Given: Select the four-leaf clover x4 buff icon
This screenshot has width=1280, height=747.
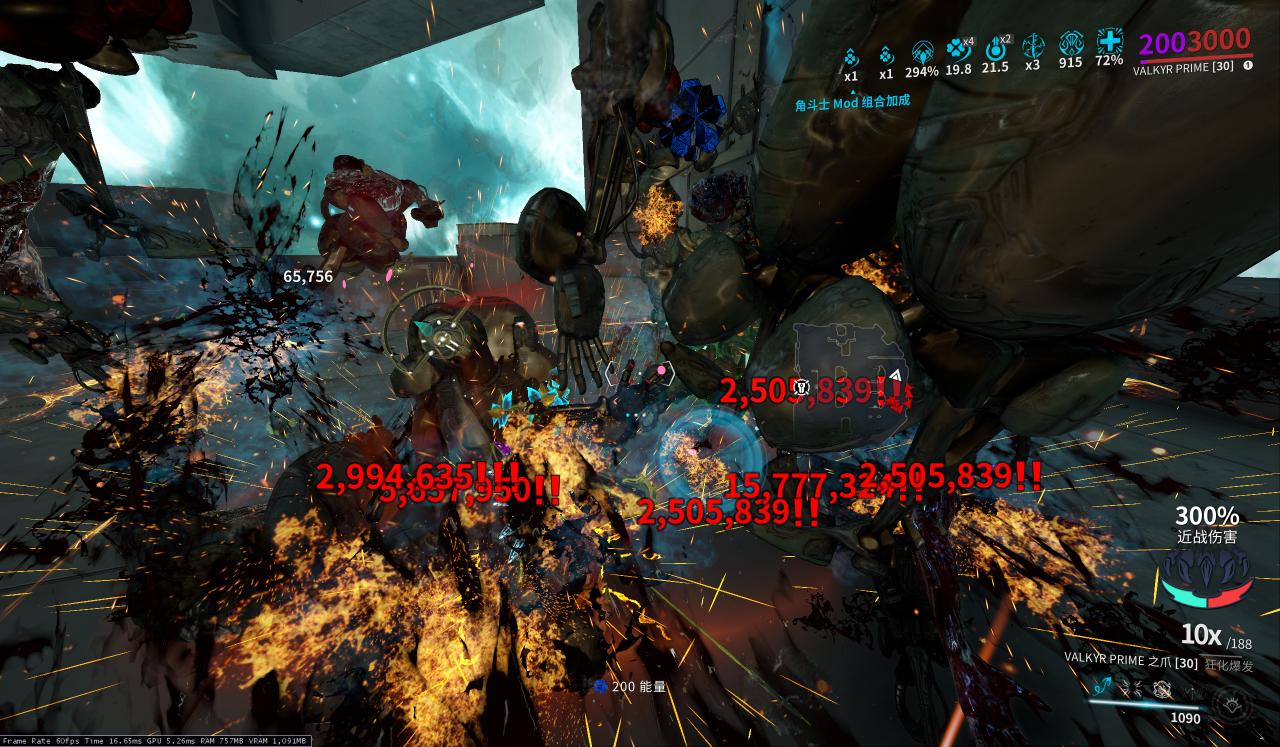Looking at the screenshot, I should tap(958, 47).
